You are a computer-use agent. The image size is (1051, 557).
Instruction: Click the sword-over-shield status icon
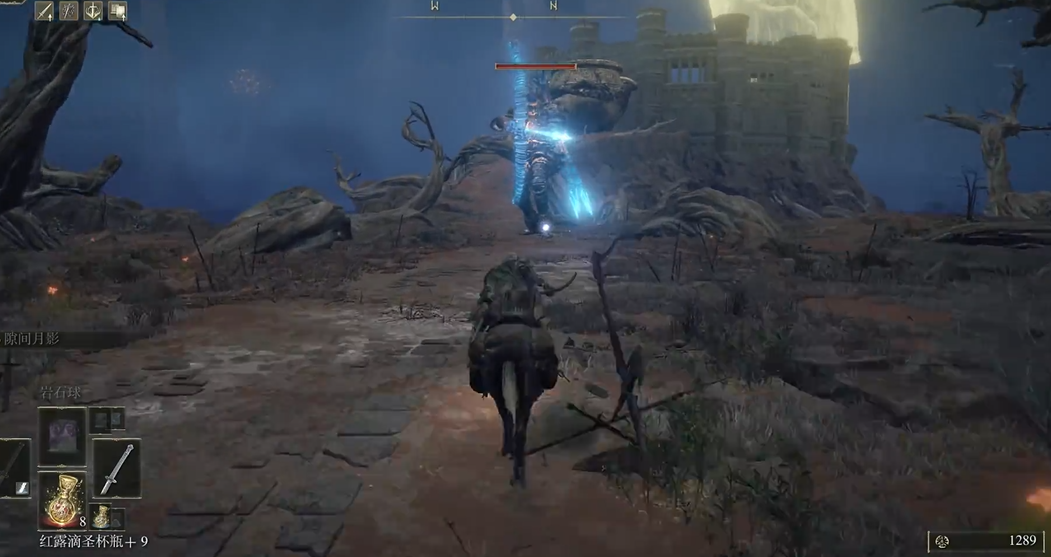(x=93, y=11)
